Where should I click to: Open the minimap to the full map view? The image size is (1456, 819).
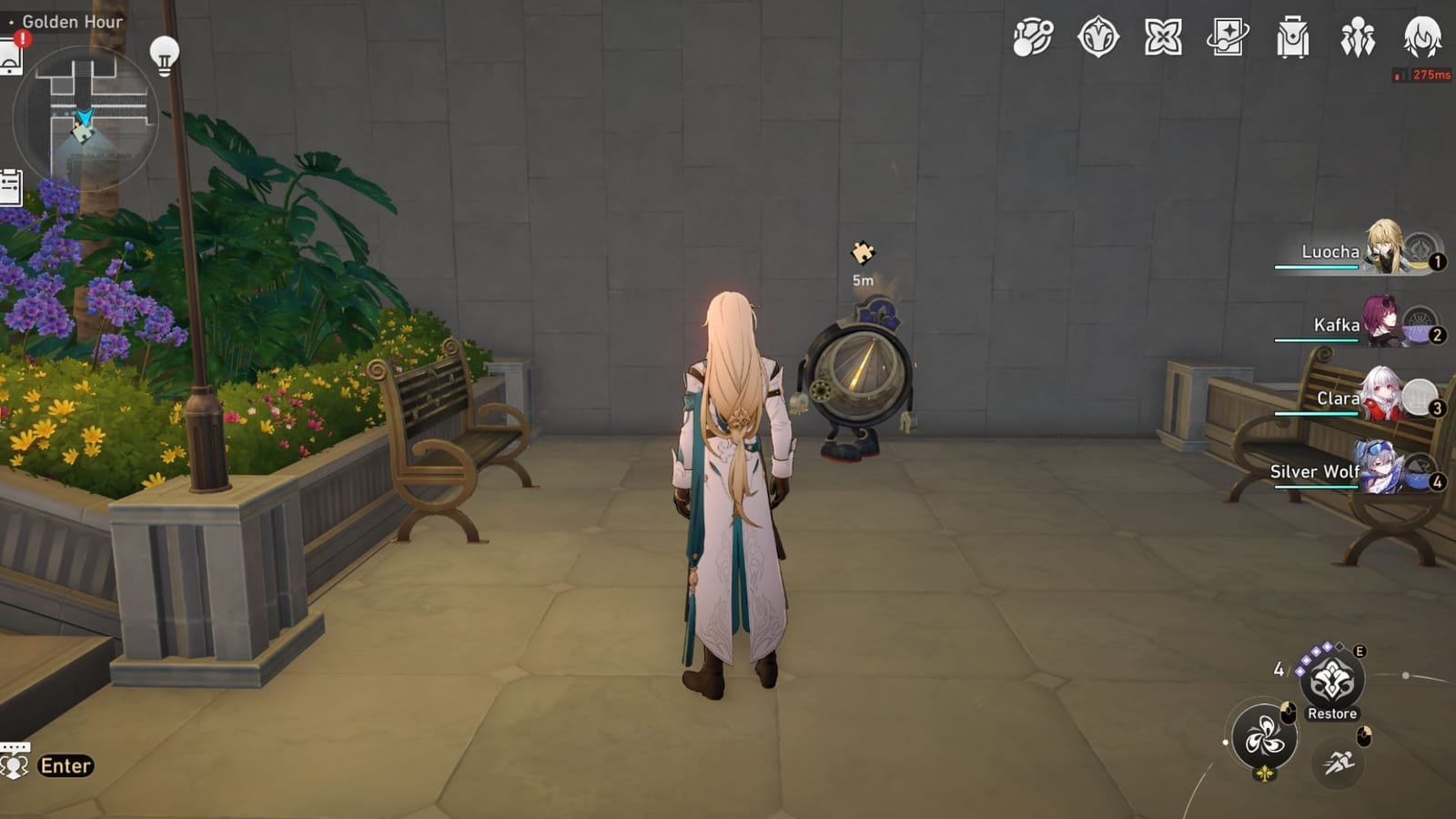pyautogui.click(x=86, y=118)
